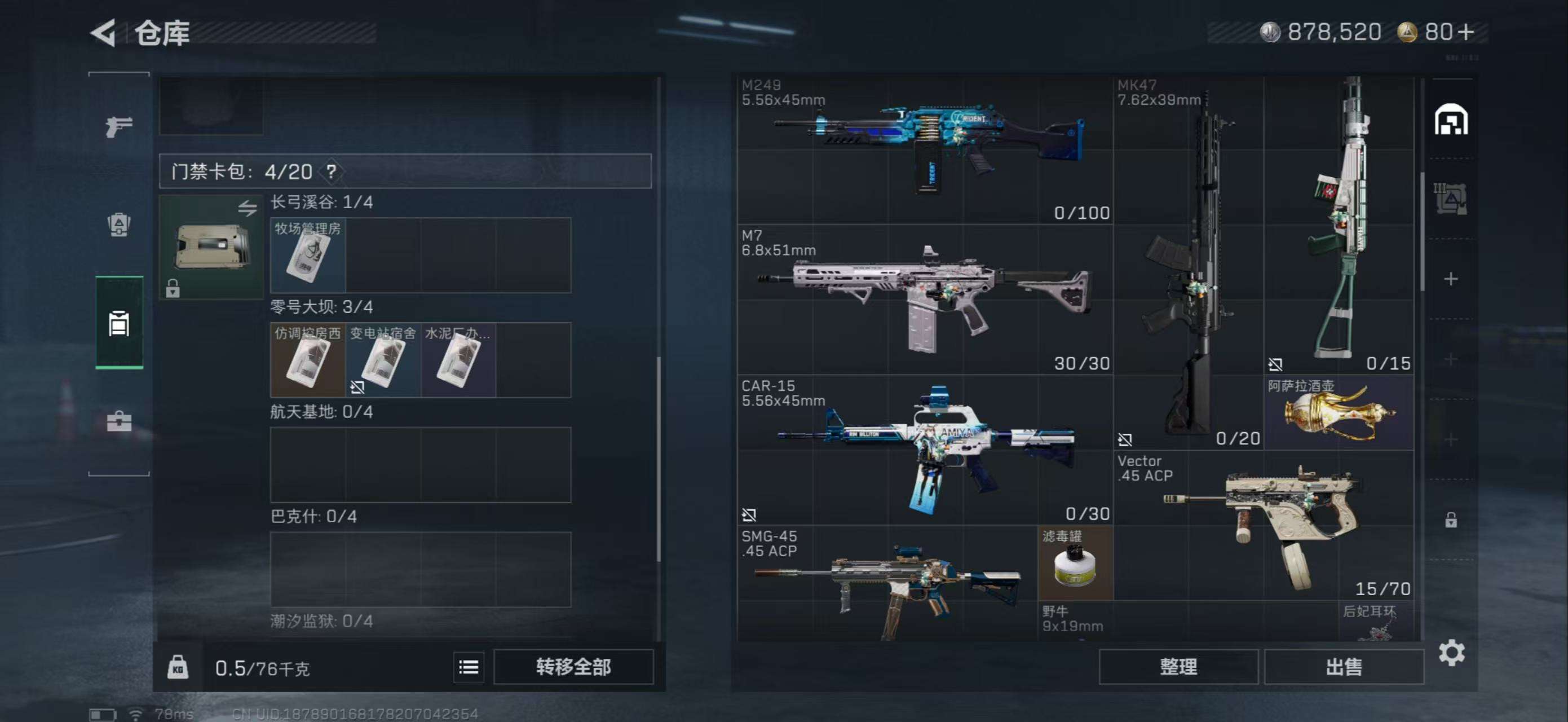Image resolution: width=1568 pixels, height=722 pixels.
Task: Click the 转移全部 transfer-all button
Action: (x=573, y=667)
